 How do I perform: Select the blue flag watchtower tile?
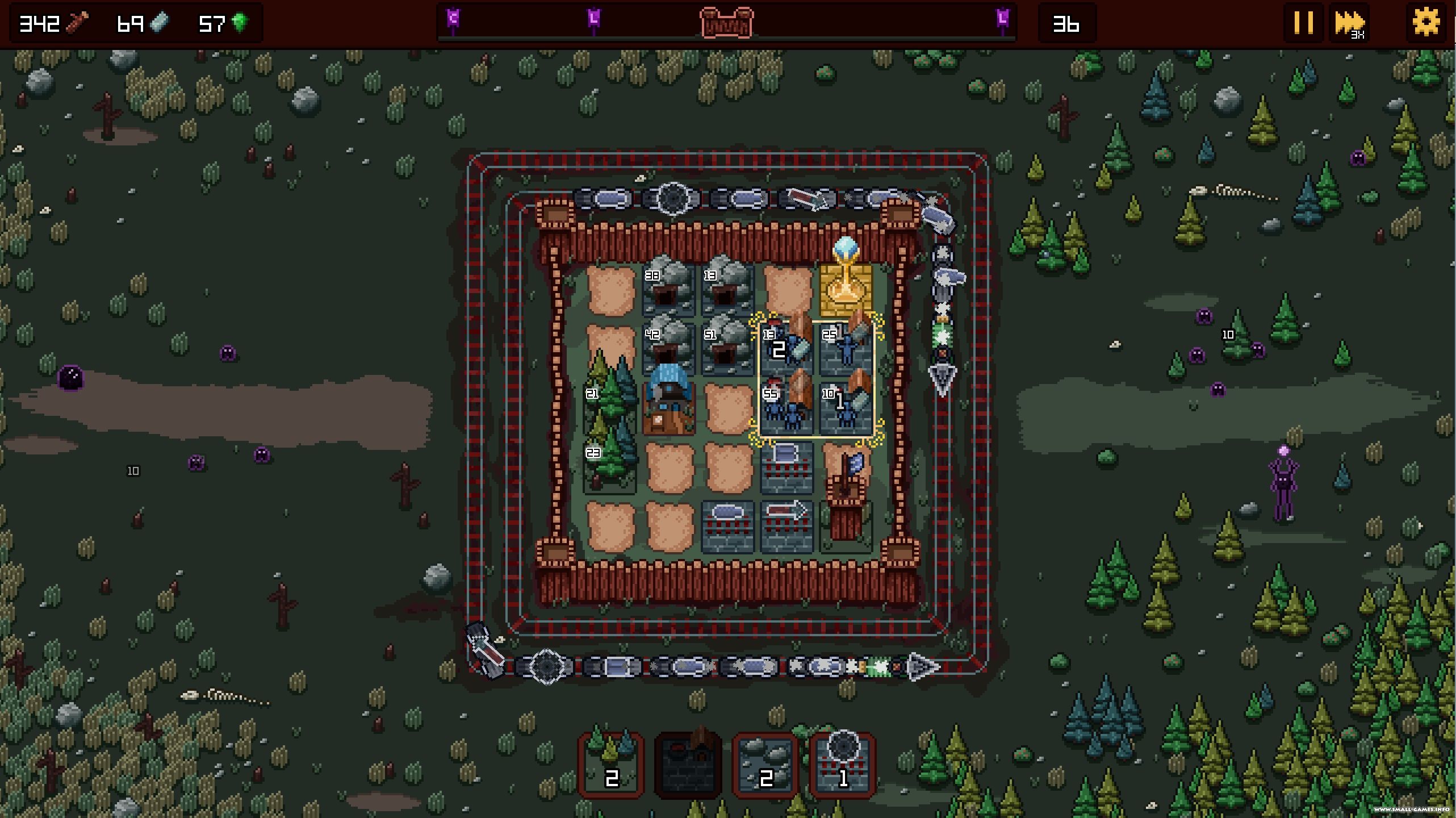tap(846, 494)
